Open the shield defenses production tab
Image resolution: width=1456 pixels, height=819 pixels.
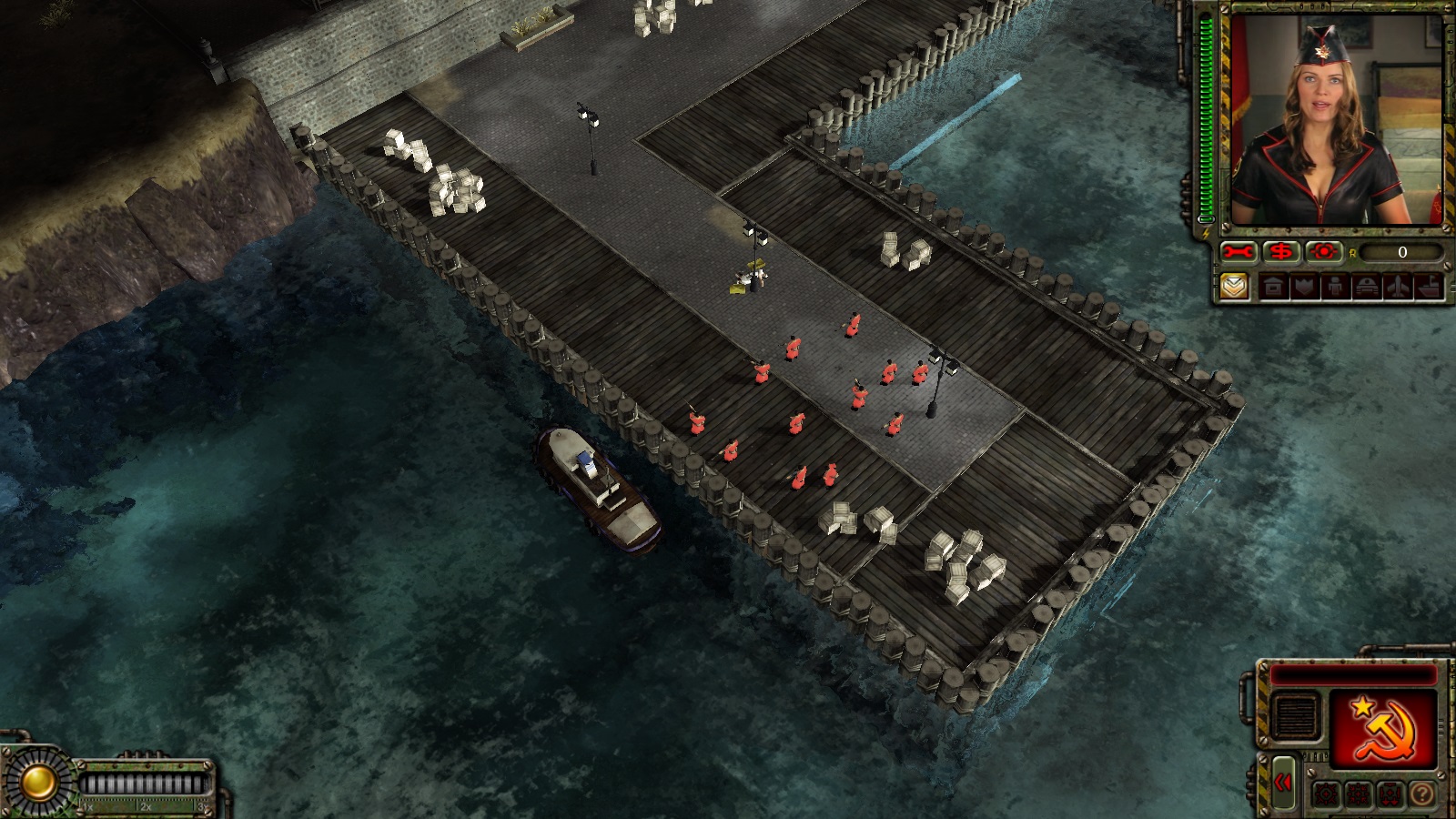[1302, 288]
